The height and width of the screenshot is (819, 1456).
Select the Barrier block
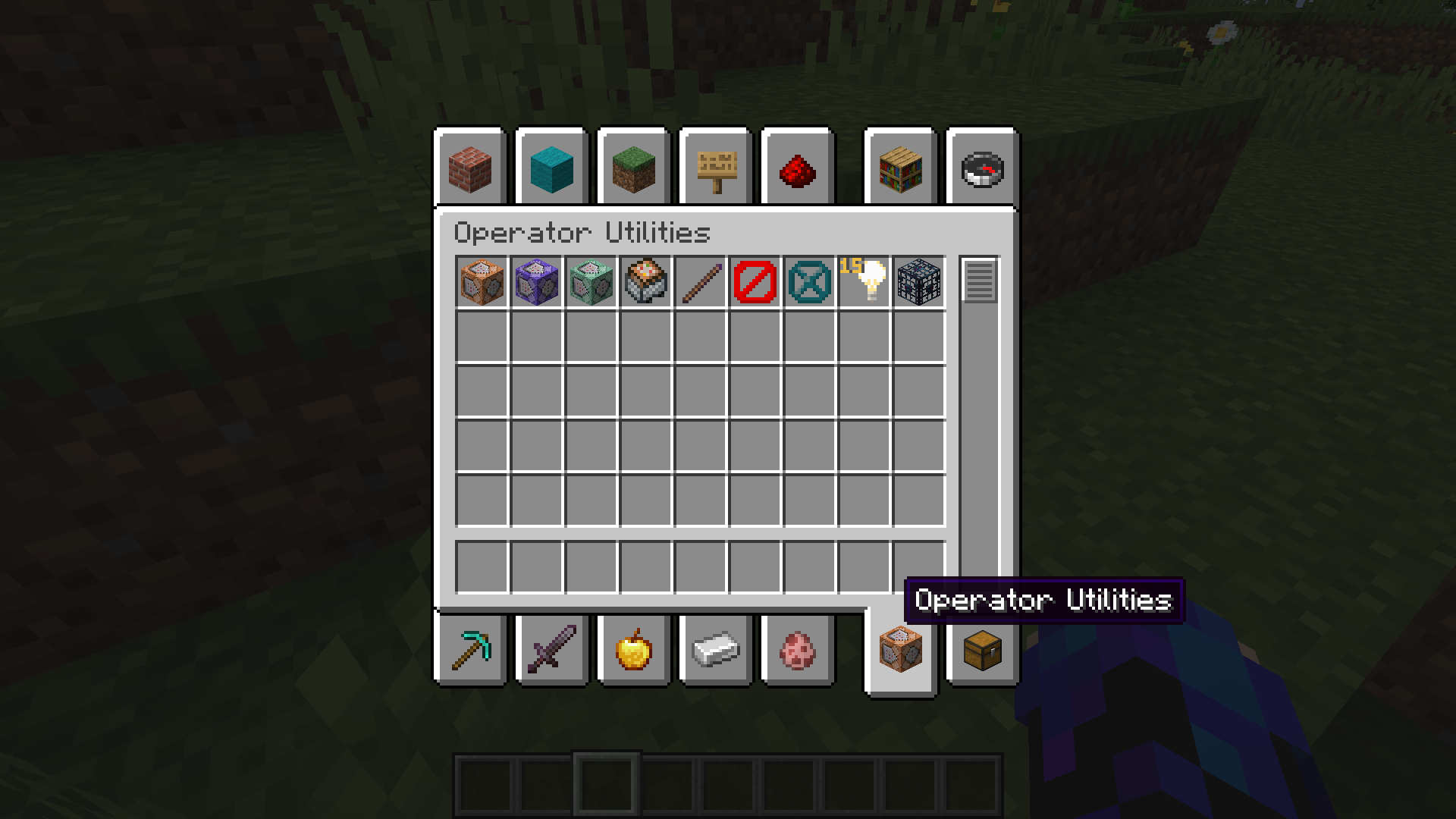(x=755, y=282)
